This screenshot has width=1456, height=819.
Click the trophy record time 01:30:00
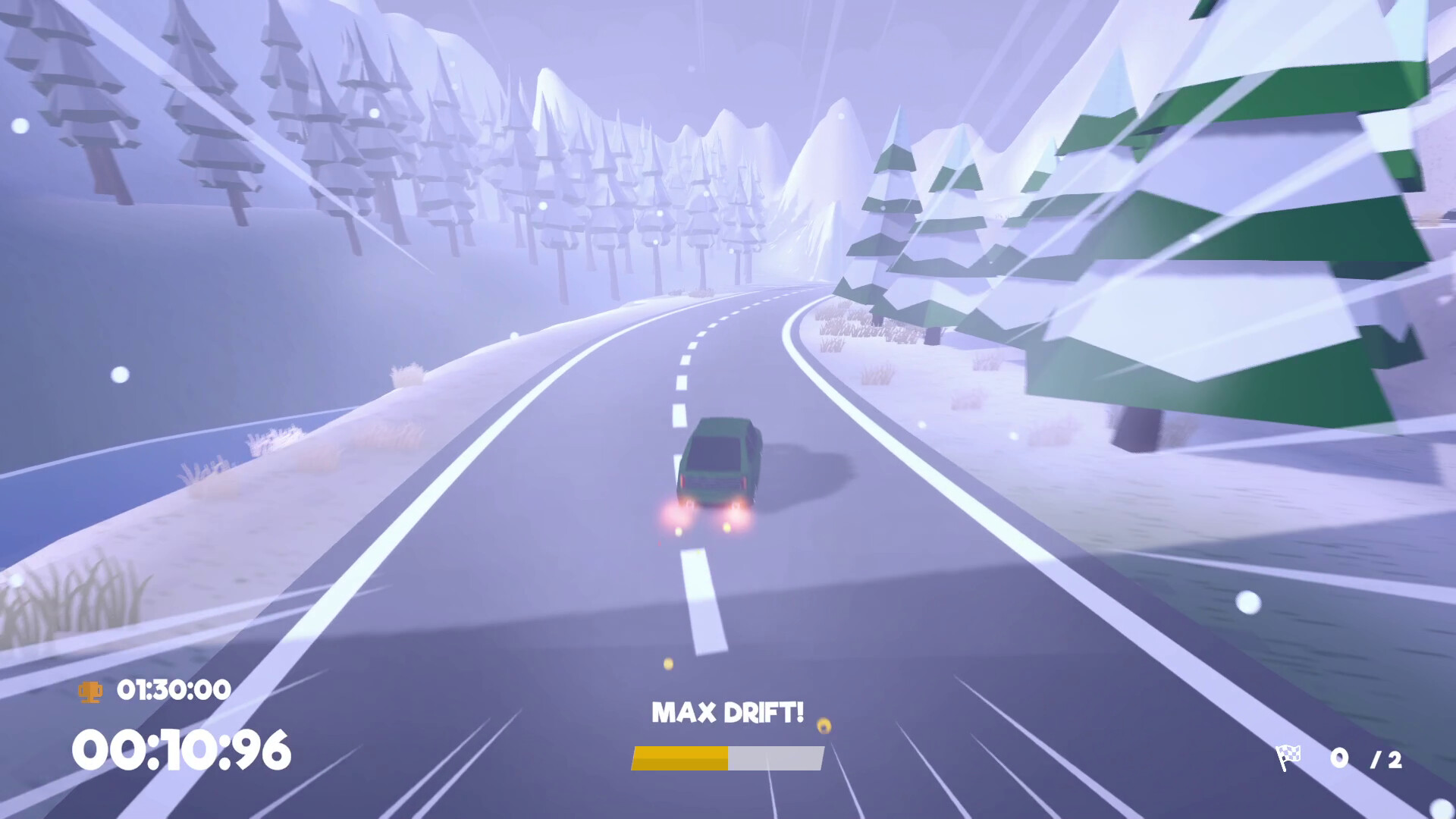tap(173, 690)
